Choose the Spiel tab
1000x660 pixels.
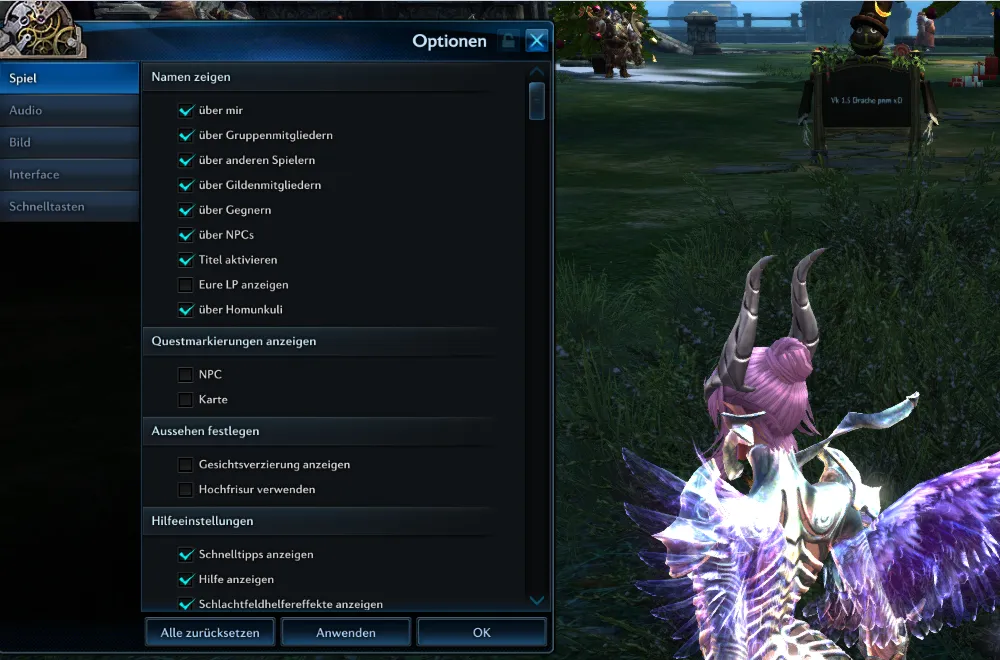tap(69, 77)
